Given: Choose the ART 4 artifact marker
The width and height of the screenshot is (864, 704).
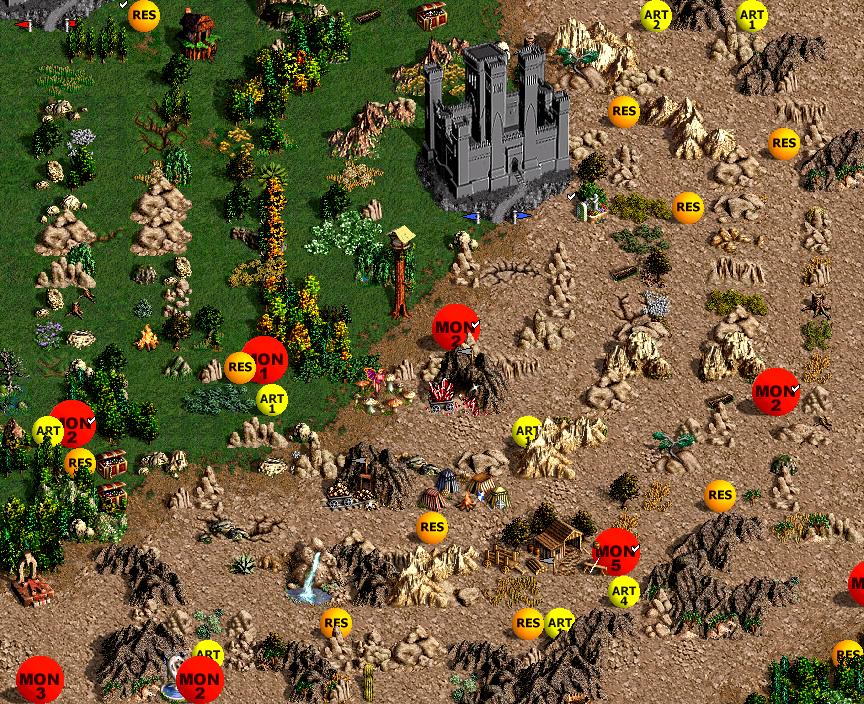Looking at the screenshot, I should click(624, 591).
